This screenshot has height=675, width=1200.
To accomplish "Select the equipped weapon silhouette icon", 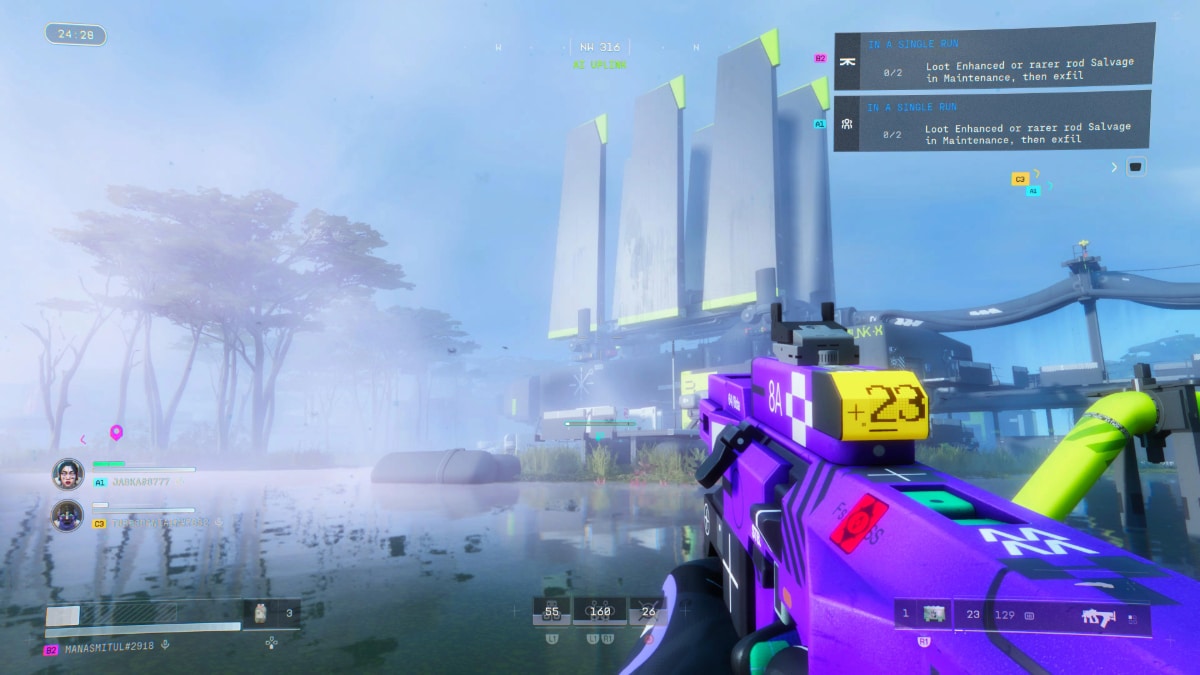I will click(x=1100, y=617).
